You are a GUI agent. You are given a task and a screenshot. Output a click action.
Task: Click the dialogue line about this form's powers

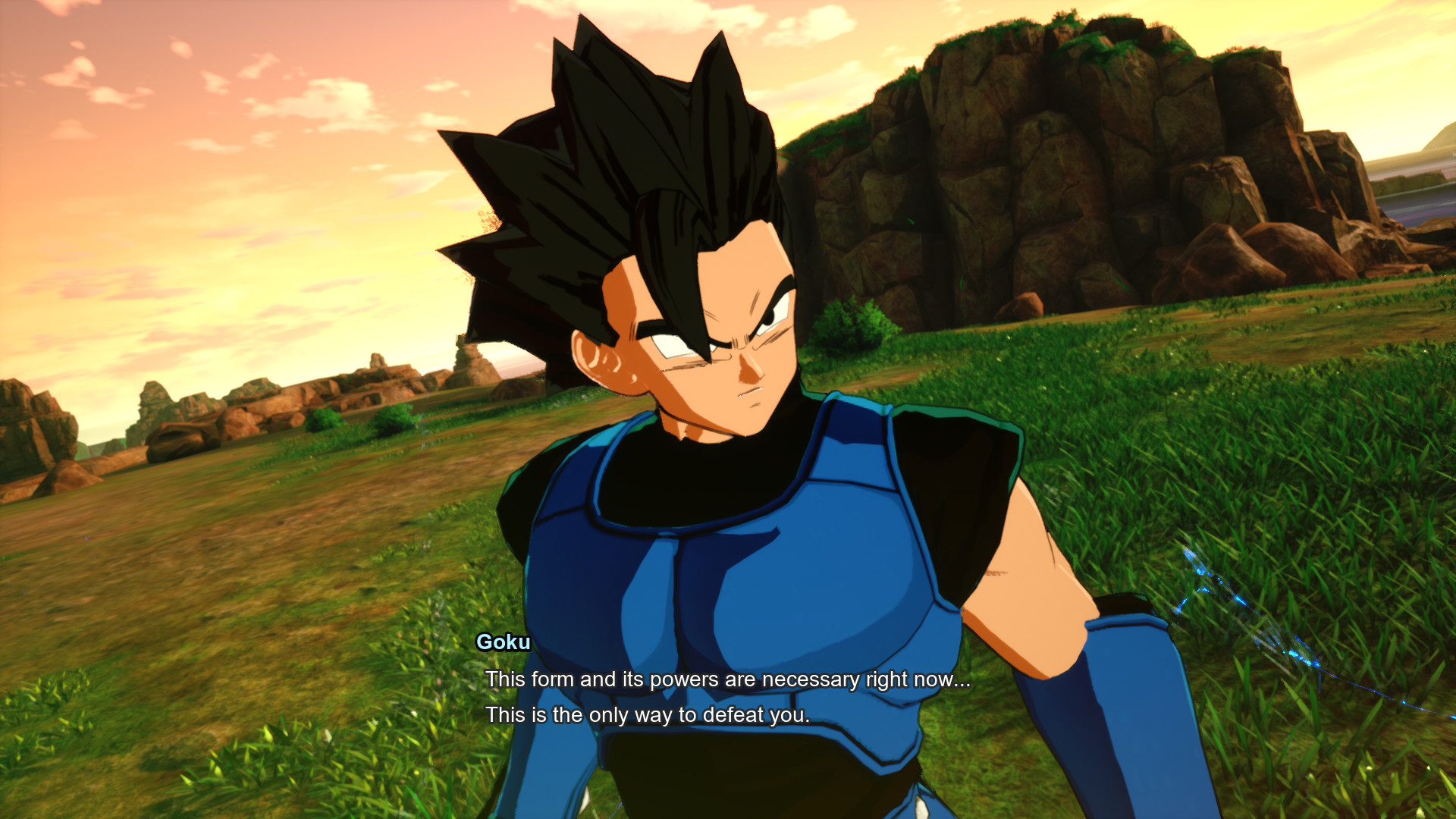click(728, 679)
